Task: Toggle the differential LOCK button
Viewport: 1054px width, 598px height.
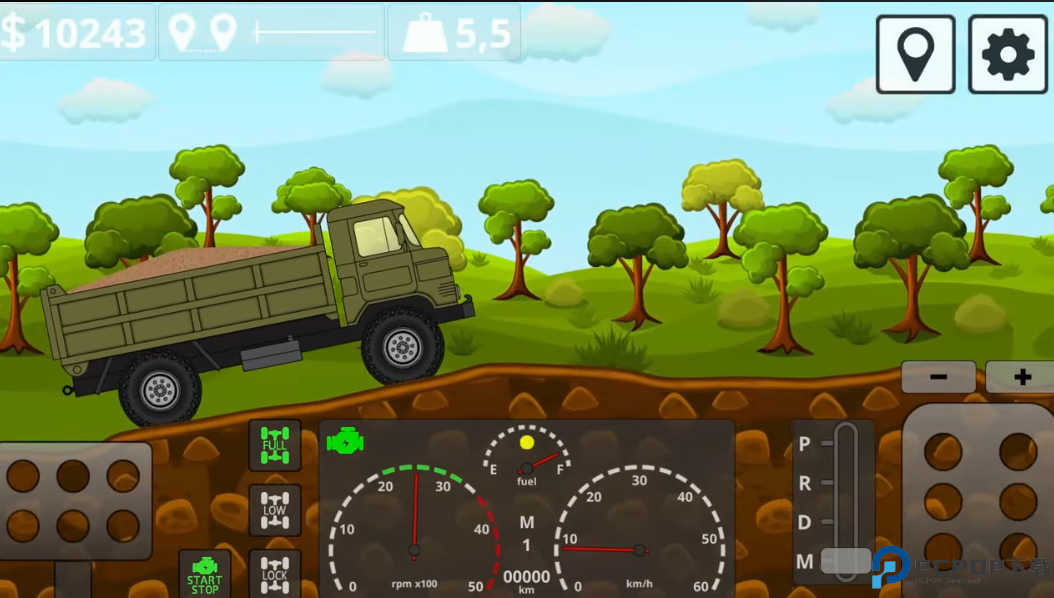Action: pos(274,573)
